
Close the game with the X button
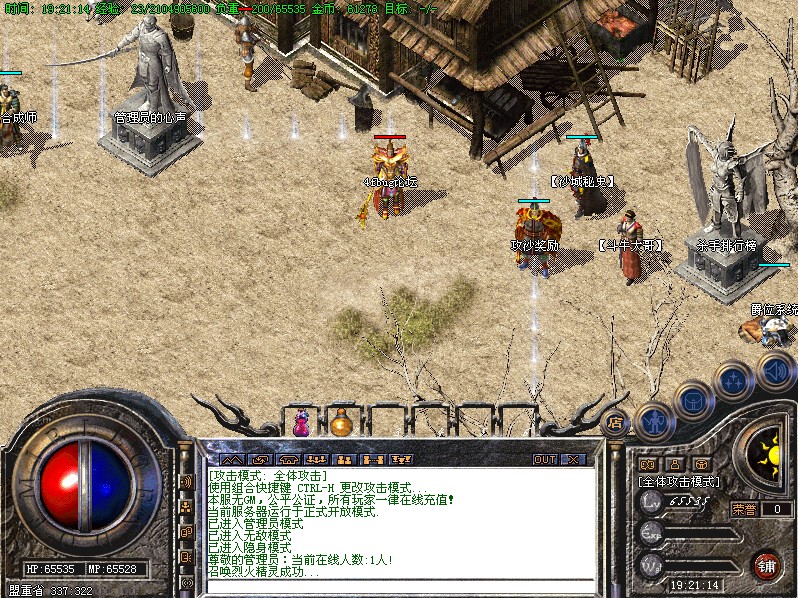click(573, 460)
